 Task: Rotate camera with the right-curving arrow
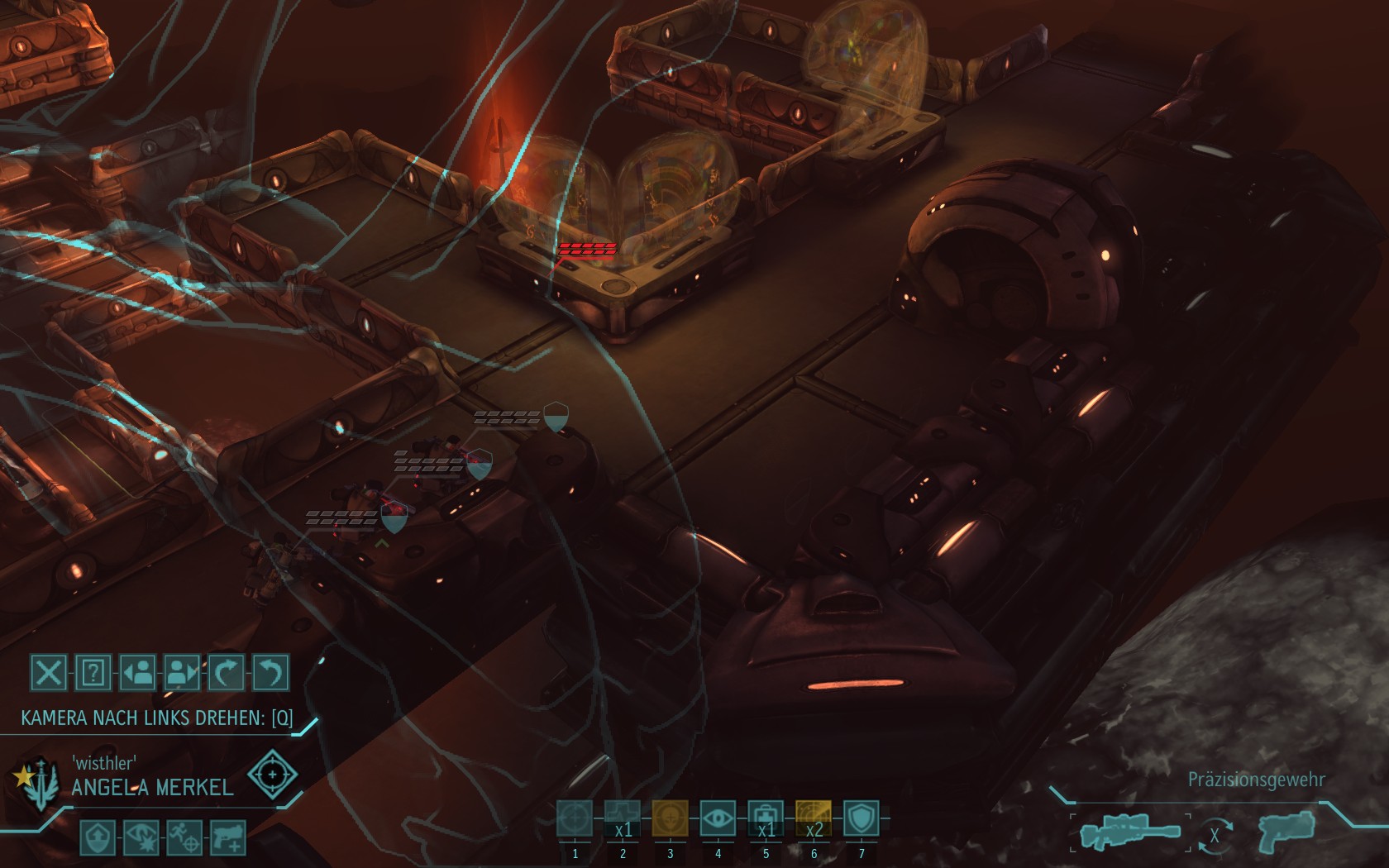227,673
